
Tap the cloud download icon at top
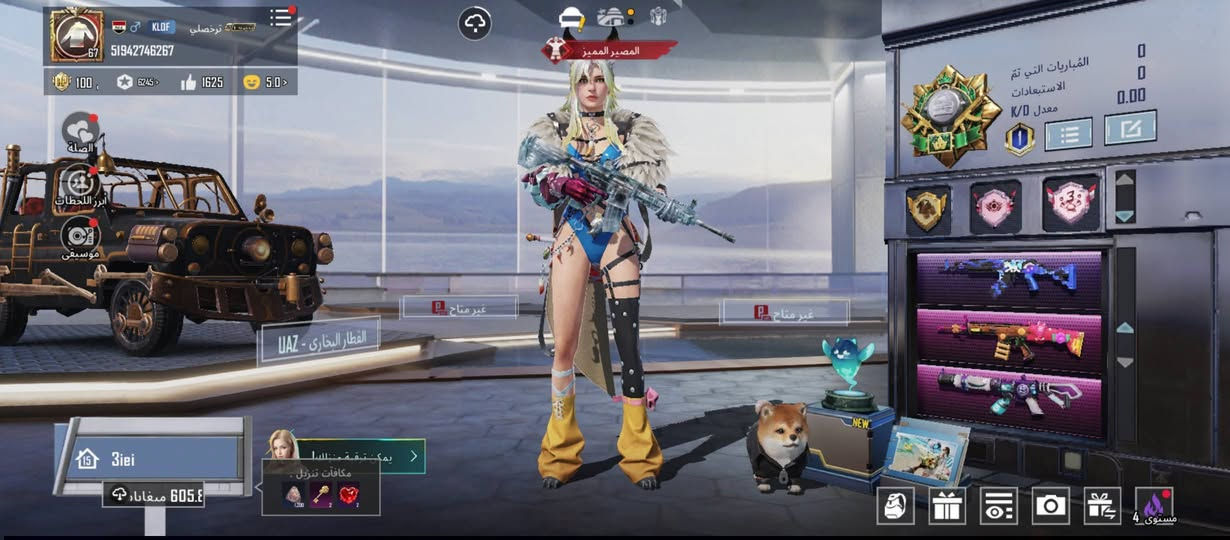point(475,23)
